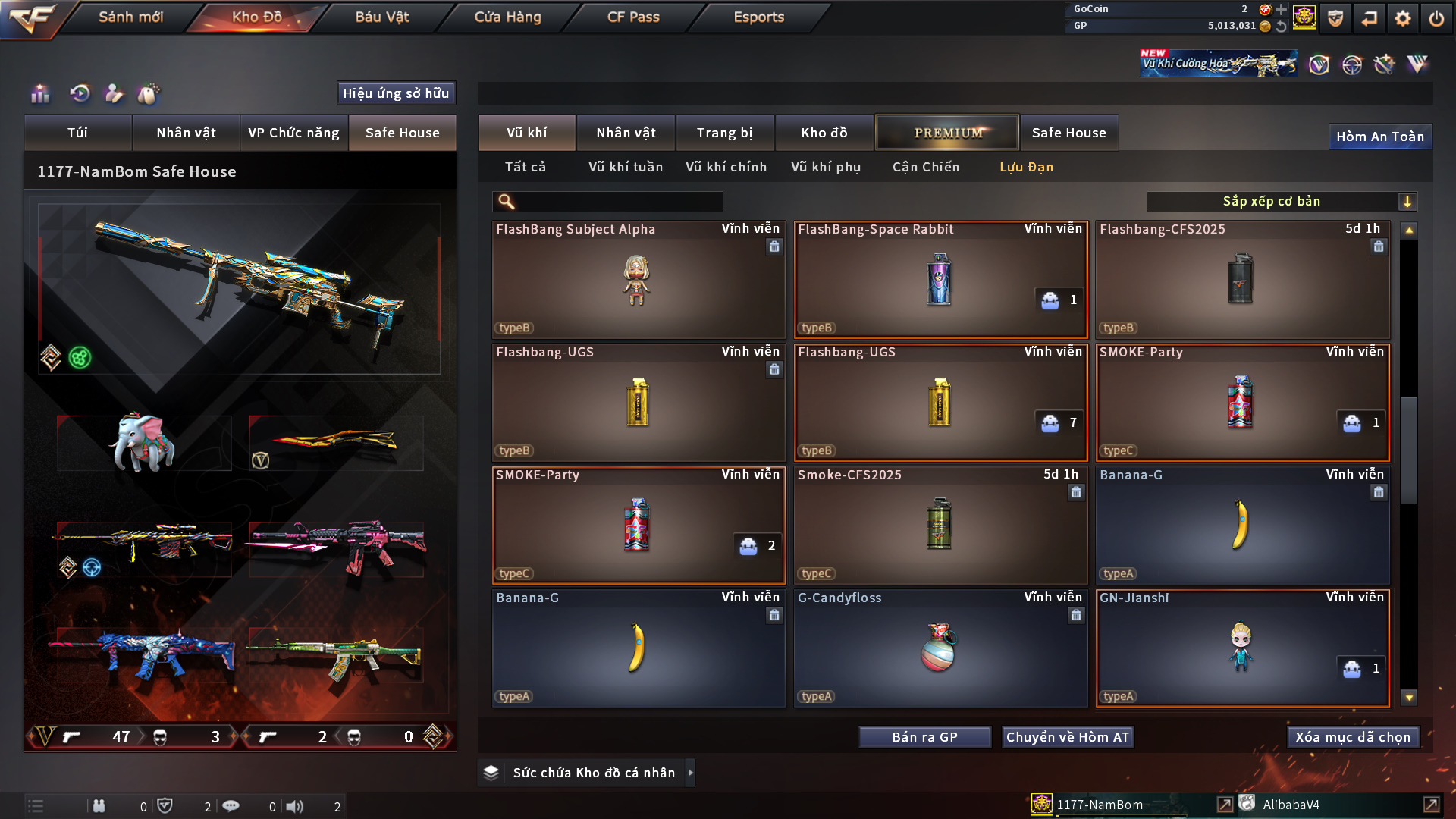
Task: Click Xóa mục đã chọn button
Action: (x=1353, y=737)
